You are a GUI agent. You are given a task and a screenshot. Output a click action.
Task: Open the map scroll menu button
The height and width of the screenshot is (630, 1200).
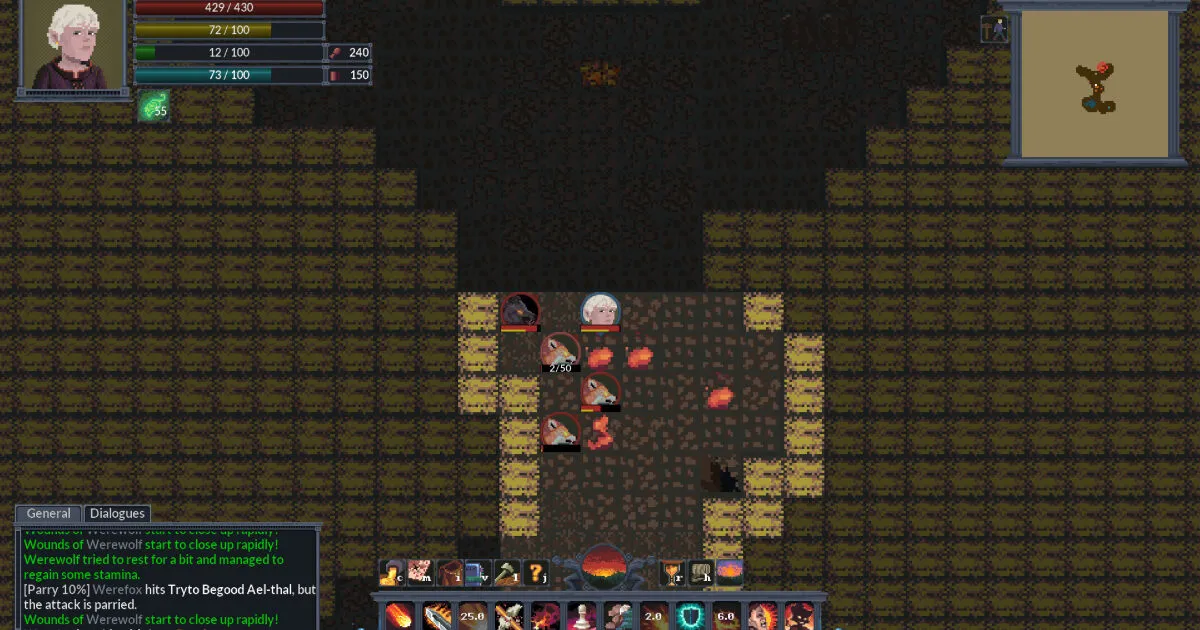point(420,573)
